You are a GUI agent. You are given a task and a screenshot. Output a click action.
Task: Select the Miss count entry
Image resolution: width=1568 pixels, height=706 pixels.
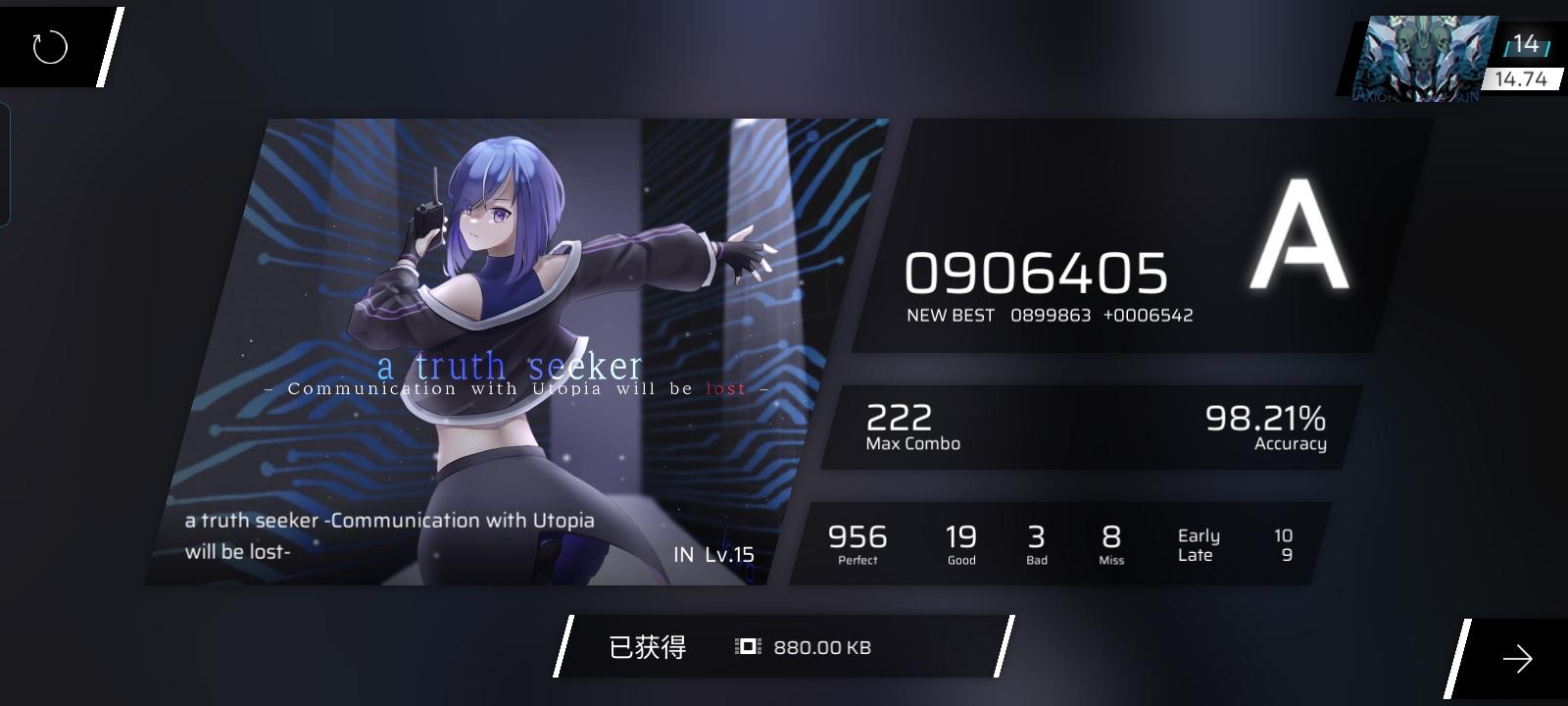[1110, 541]
